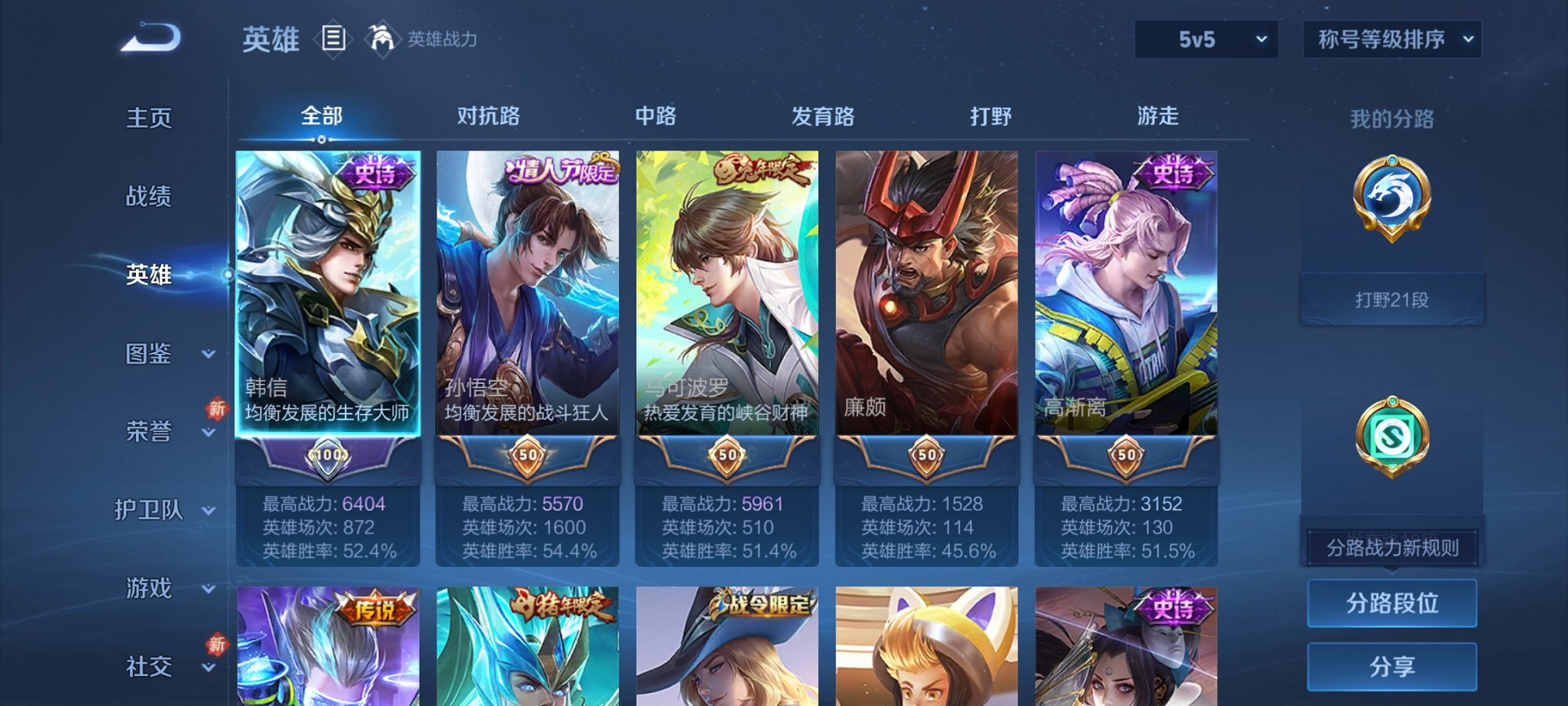Click the 分享 button
The width and height of the screenshot is (1568, 706).
(x=1391, y=667)
